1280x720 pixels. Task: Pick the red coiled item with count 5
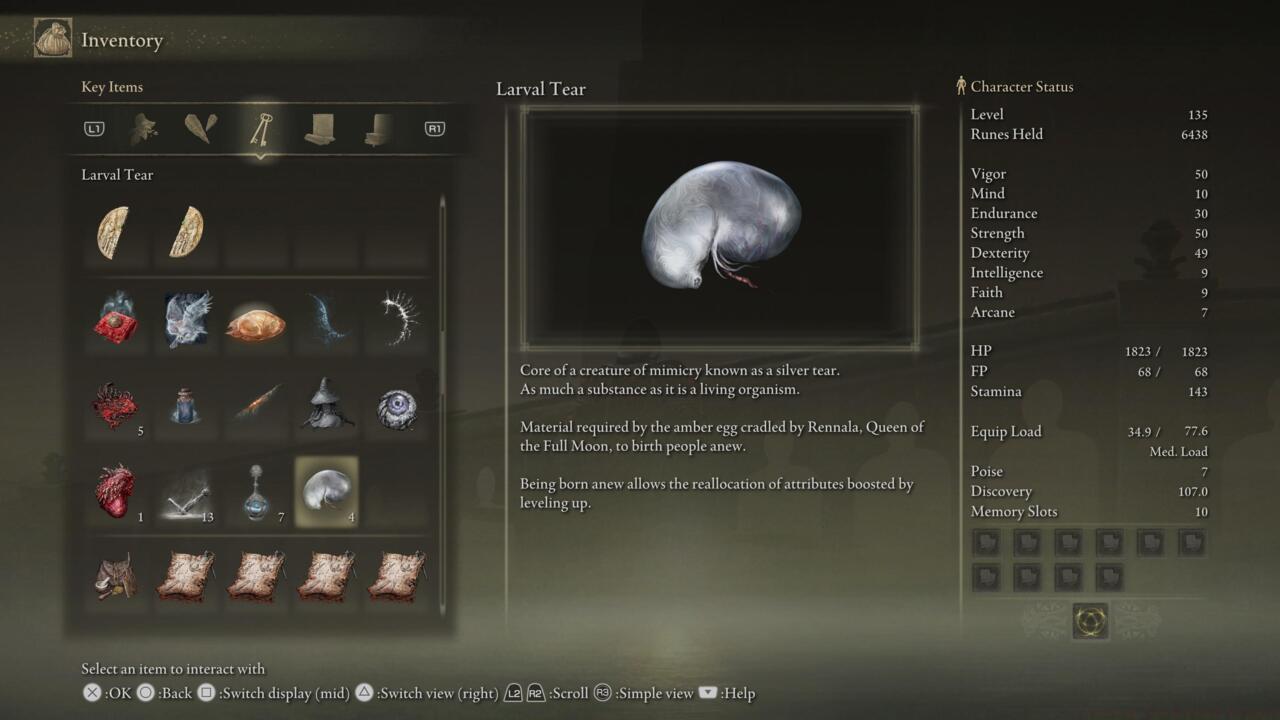(115, 406)
